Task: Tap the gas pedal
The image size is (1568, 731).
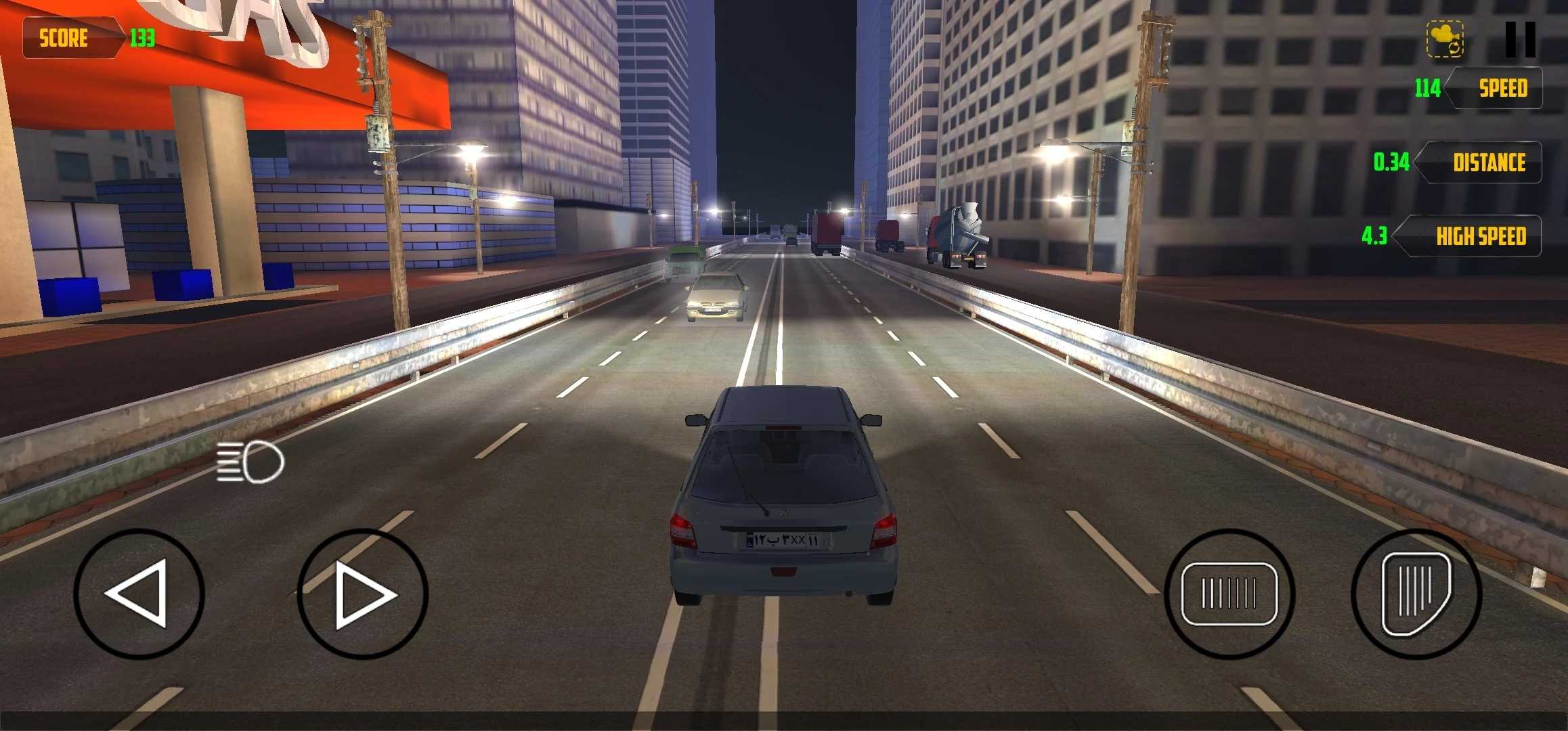Action: tap(1416, 594)
